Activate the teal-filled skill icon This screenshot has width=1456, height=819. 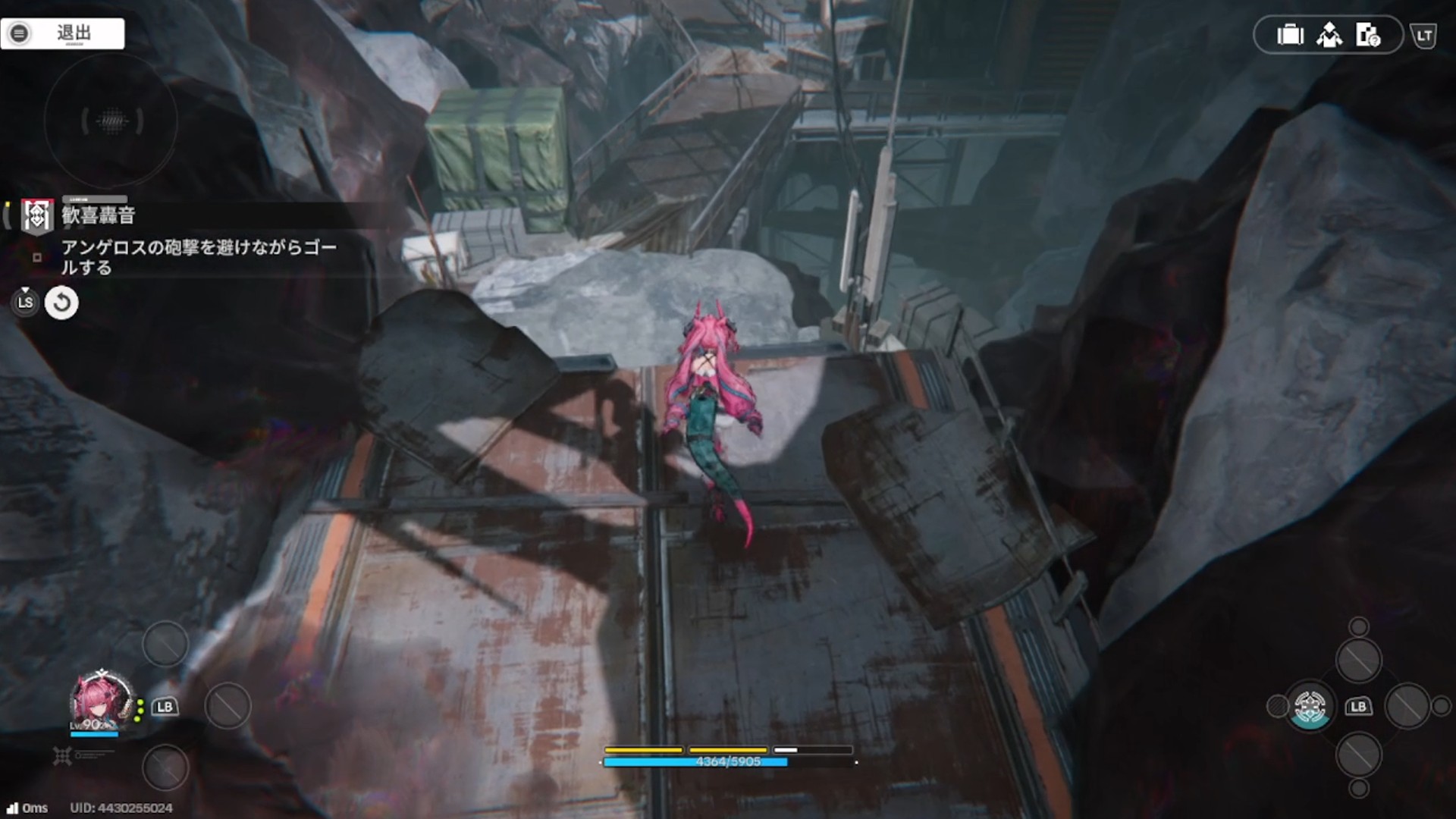pyautogui.click(x=1310, y=707)
